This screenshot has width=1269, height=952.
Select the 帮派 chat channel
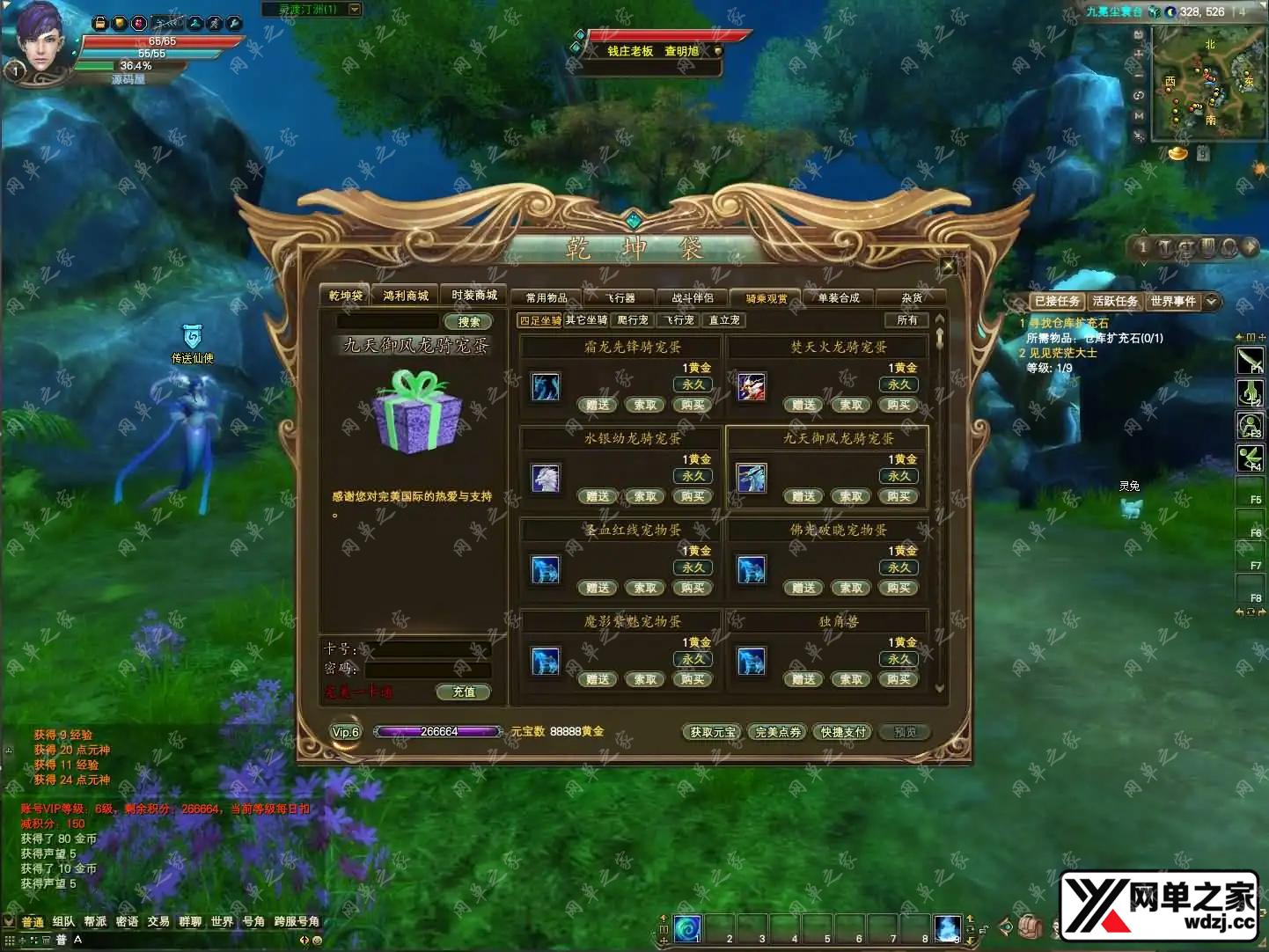click(x=95, y=922)
